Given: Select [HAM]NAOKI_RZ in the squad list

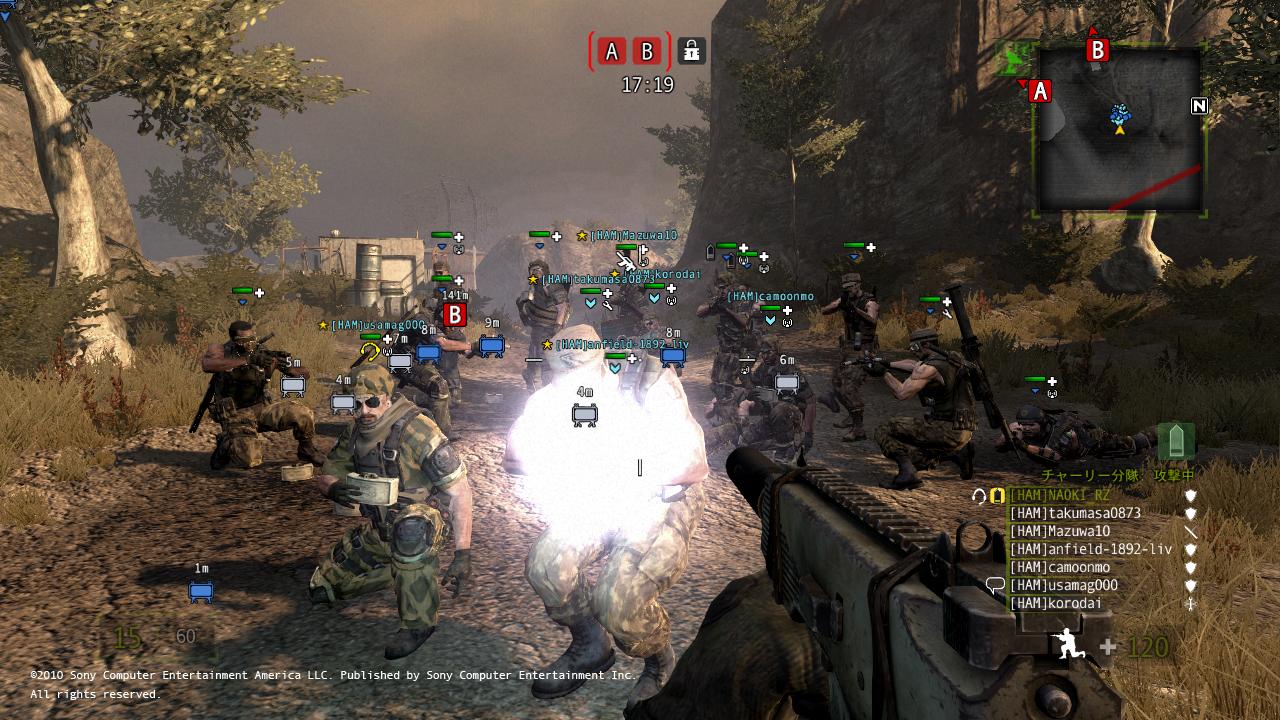Looking at the screenshot, I should (x=1059, y=495).
